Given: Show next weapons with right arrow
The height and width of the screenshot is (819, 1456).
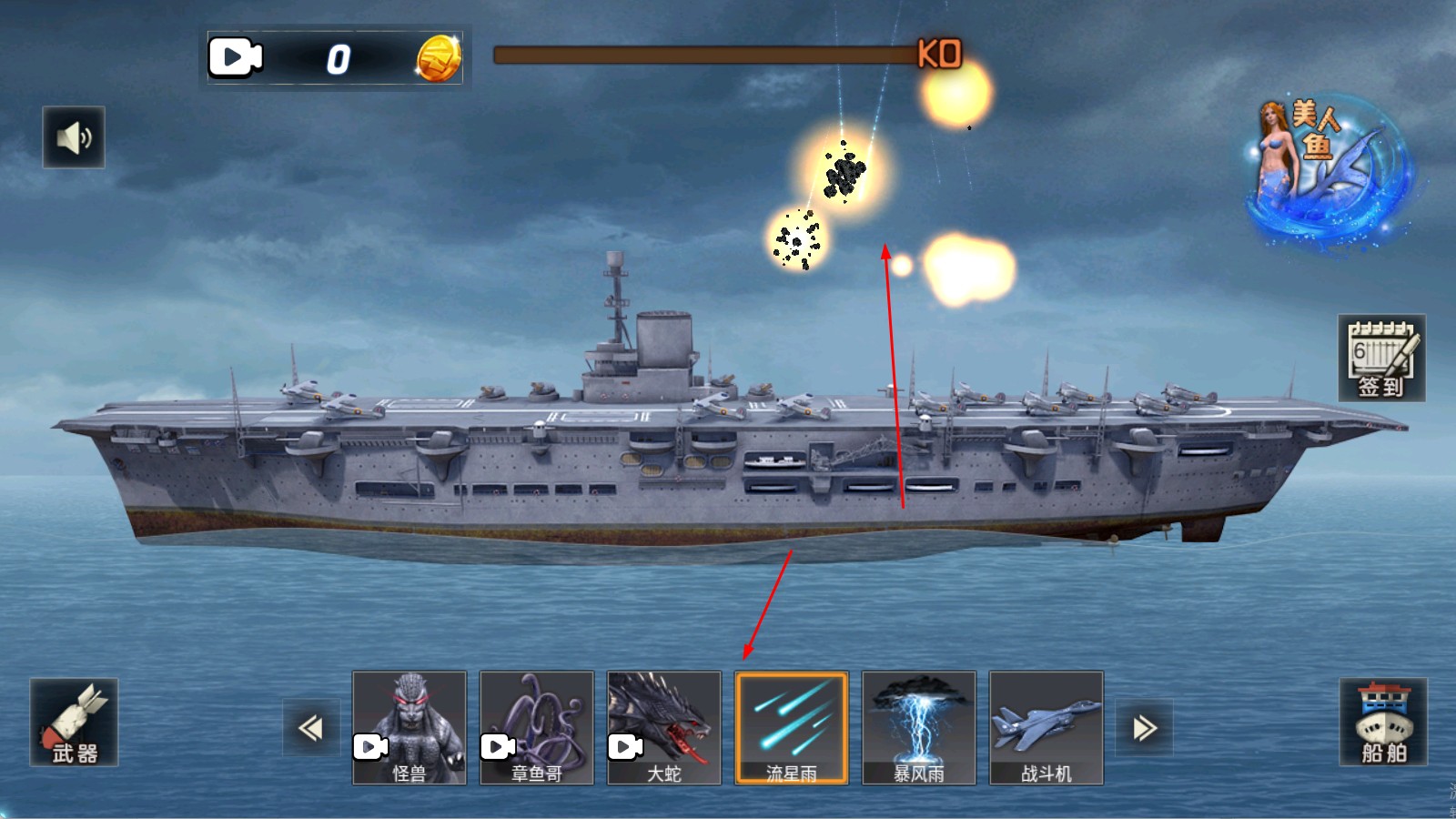Looking at the screenshot, I should (1145, 728).
